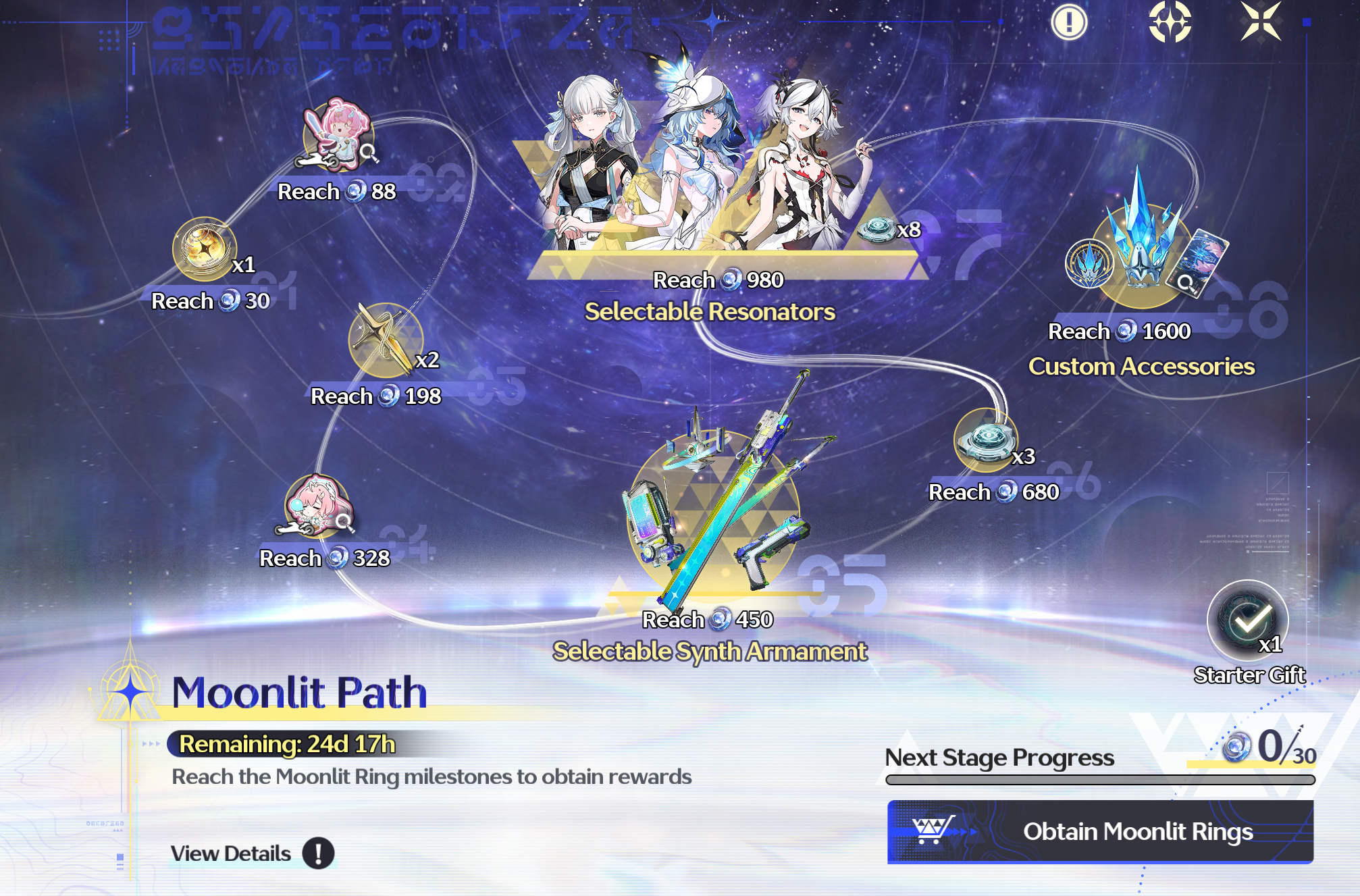This screenshot has width=1360, height=896.
Task: Open the exclamation mark info icon at top
Action: tap(1069, 22)
